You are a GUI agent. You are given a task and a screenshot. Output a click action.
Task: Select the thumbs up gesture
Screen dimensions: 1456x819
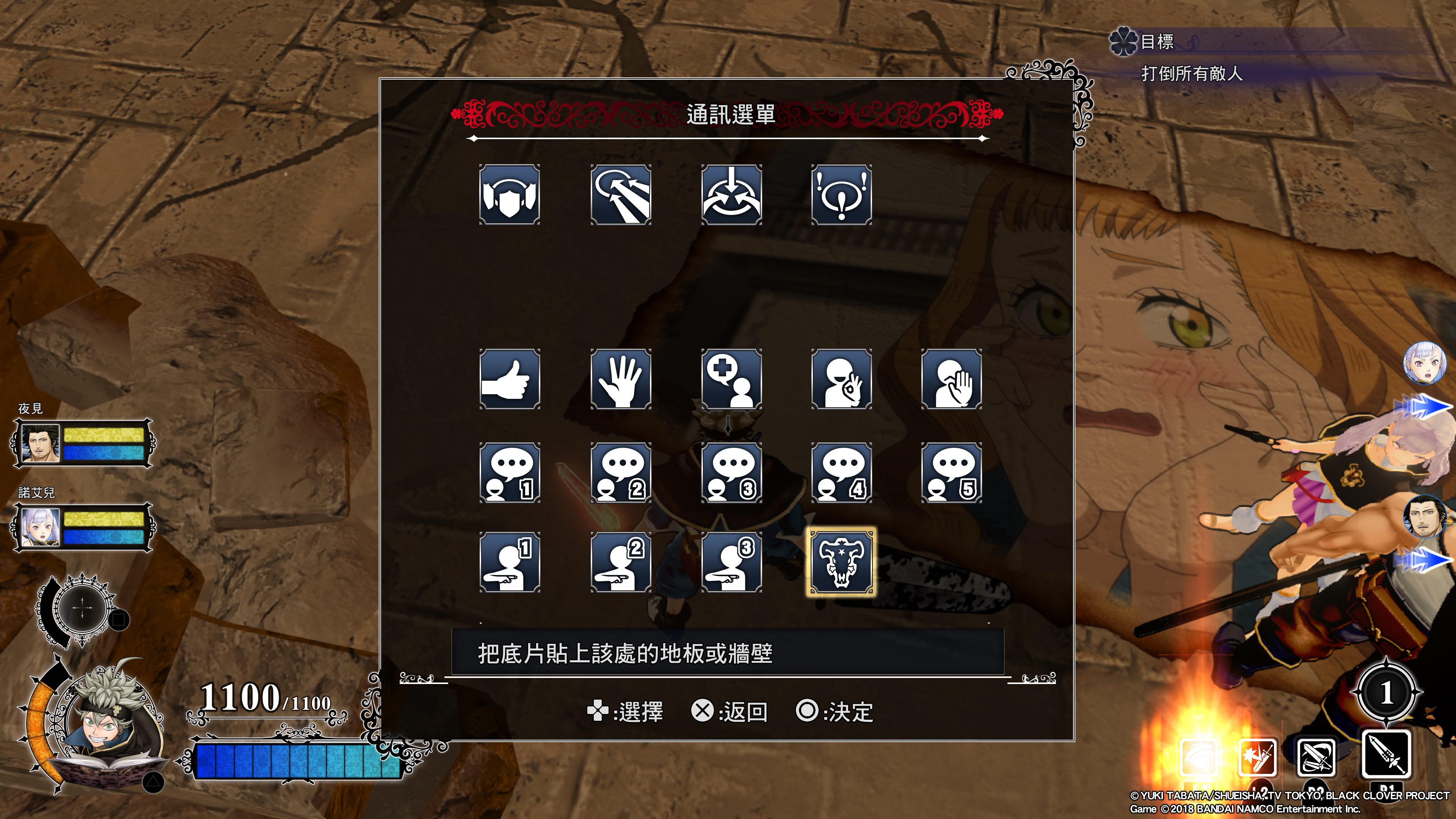tap(509, 380)
